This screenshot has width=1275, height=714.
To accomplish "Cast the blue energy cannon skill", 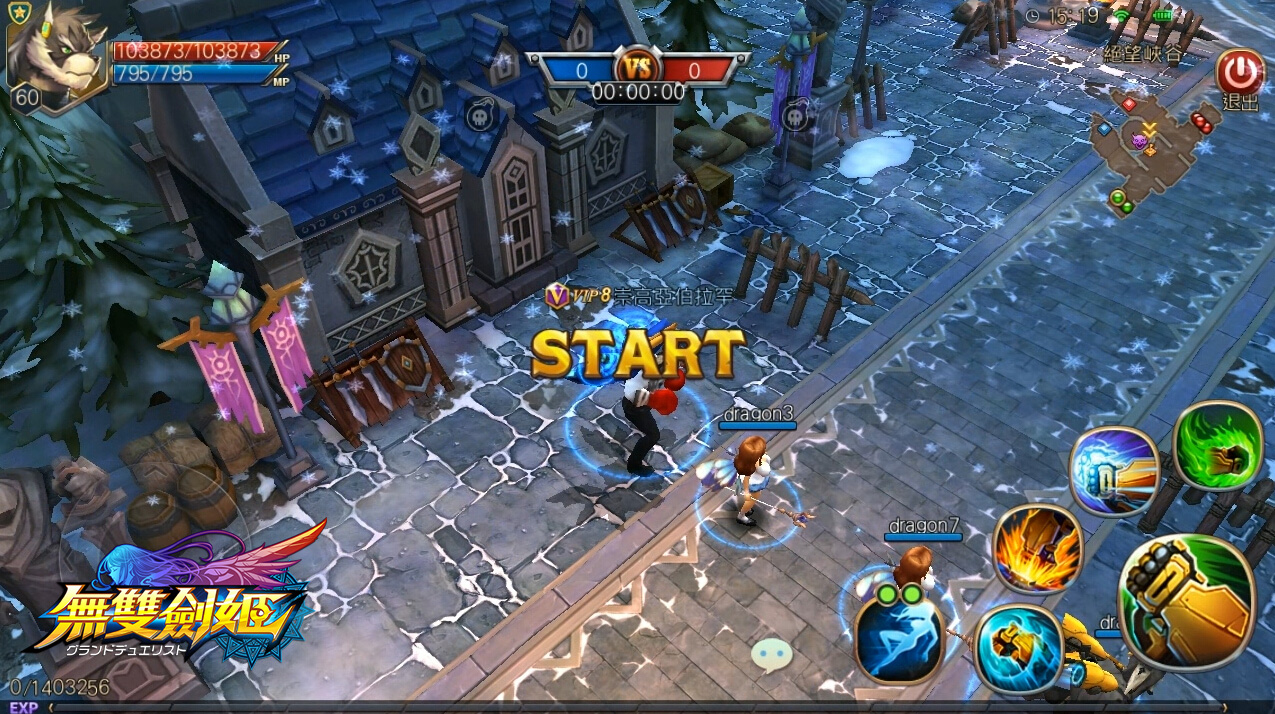I will (1113, 472).
